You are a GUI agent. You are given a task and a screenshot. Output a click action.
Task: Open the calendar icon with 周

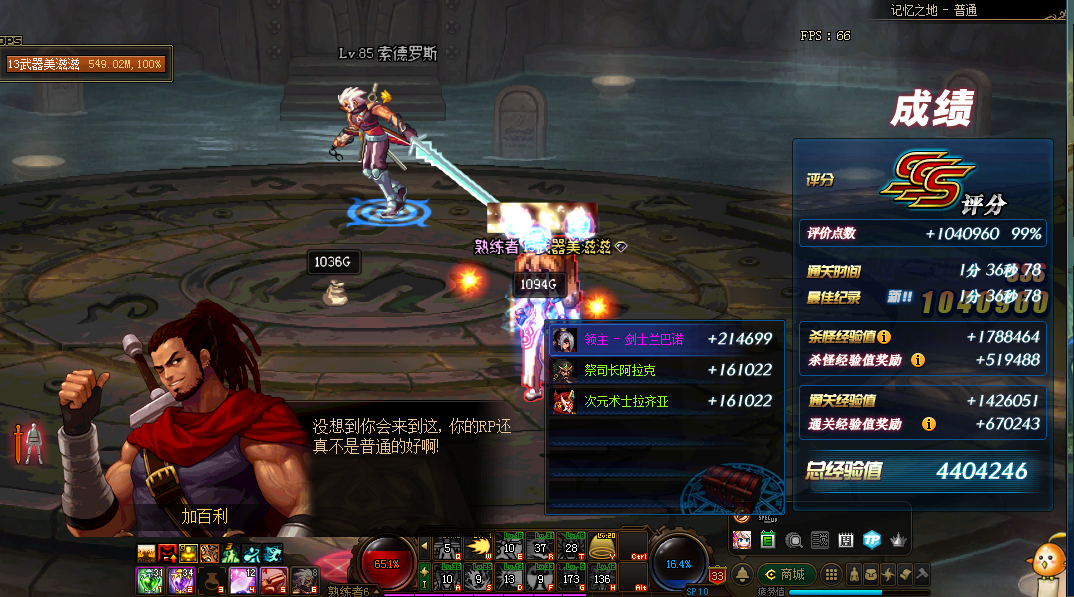[846, 540]
